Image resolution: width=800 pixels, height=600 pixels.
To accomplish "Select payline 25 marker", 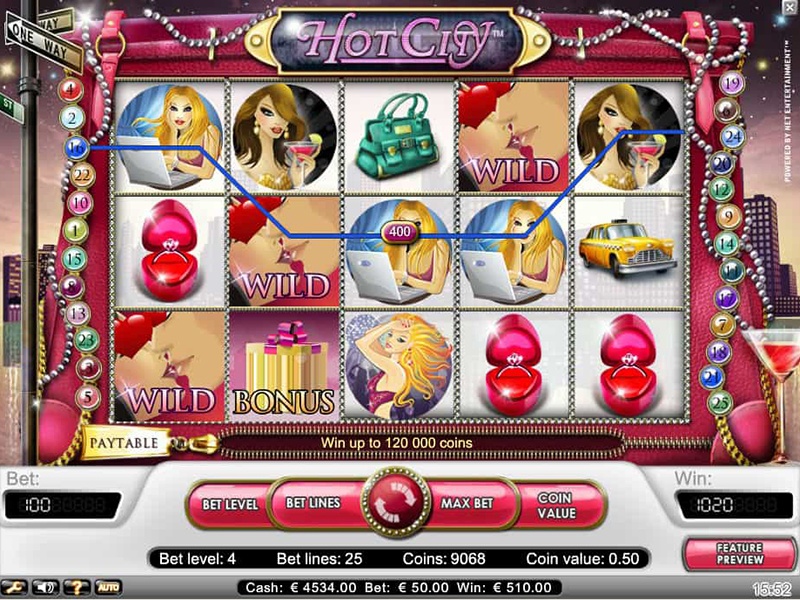I will pyautogui.click(x=718, y=403).
